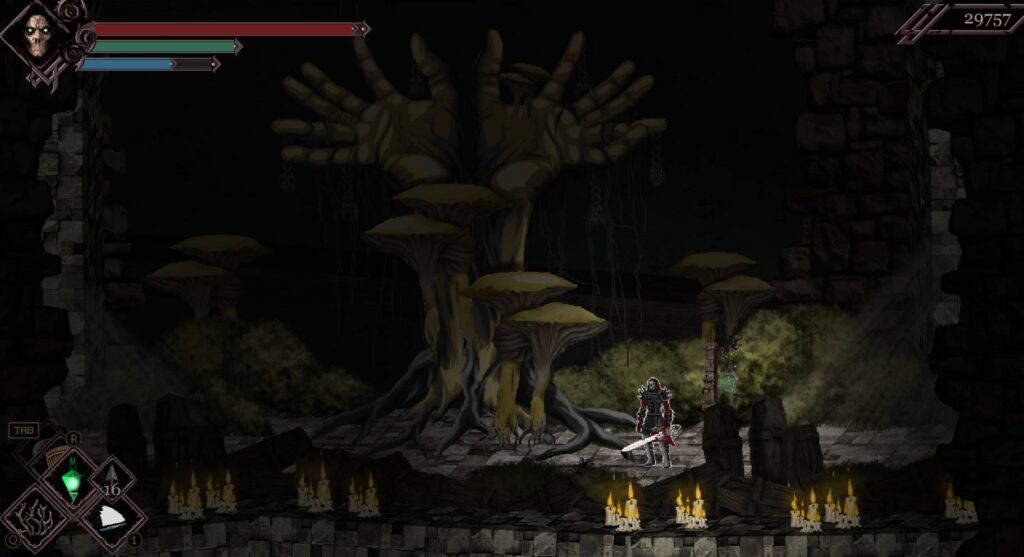Click the skull character portrait
Screen dimensions: 1024x557
point(38,38)
